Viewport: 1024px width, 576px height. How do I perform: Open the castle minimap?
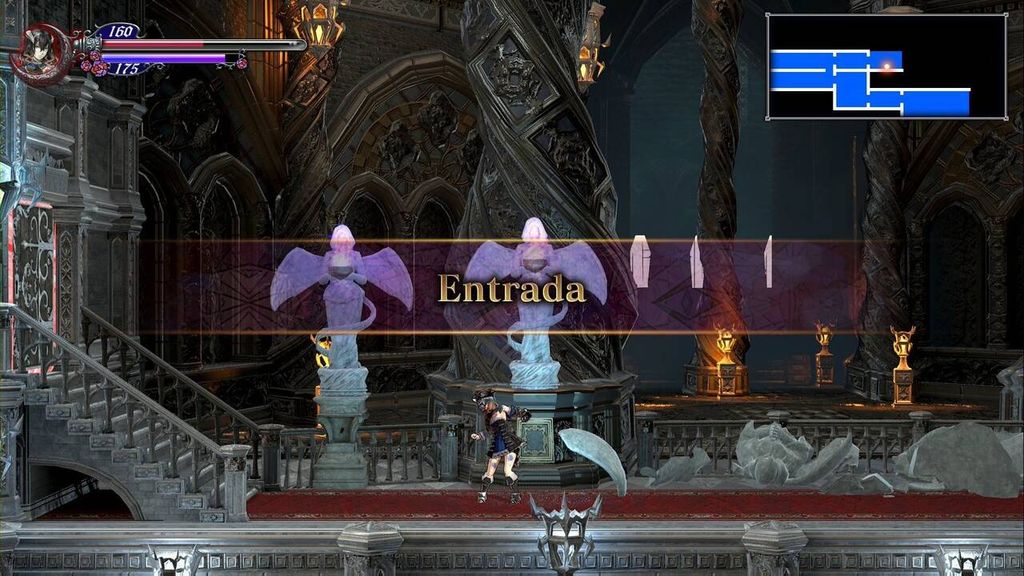click(886, 67)
